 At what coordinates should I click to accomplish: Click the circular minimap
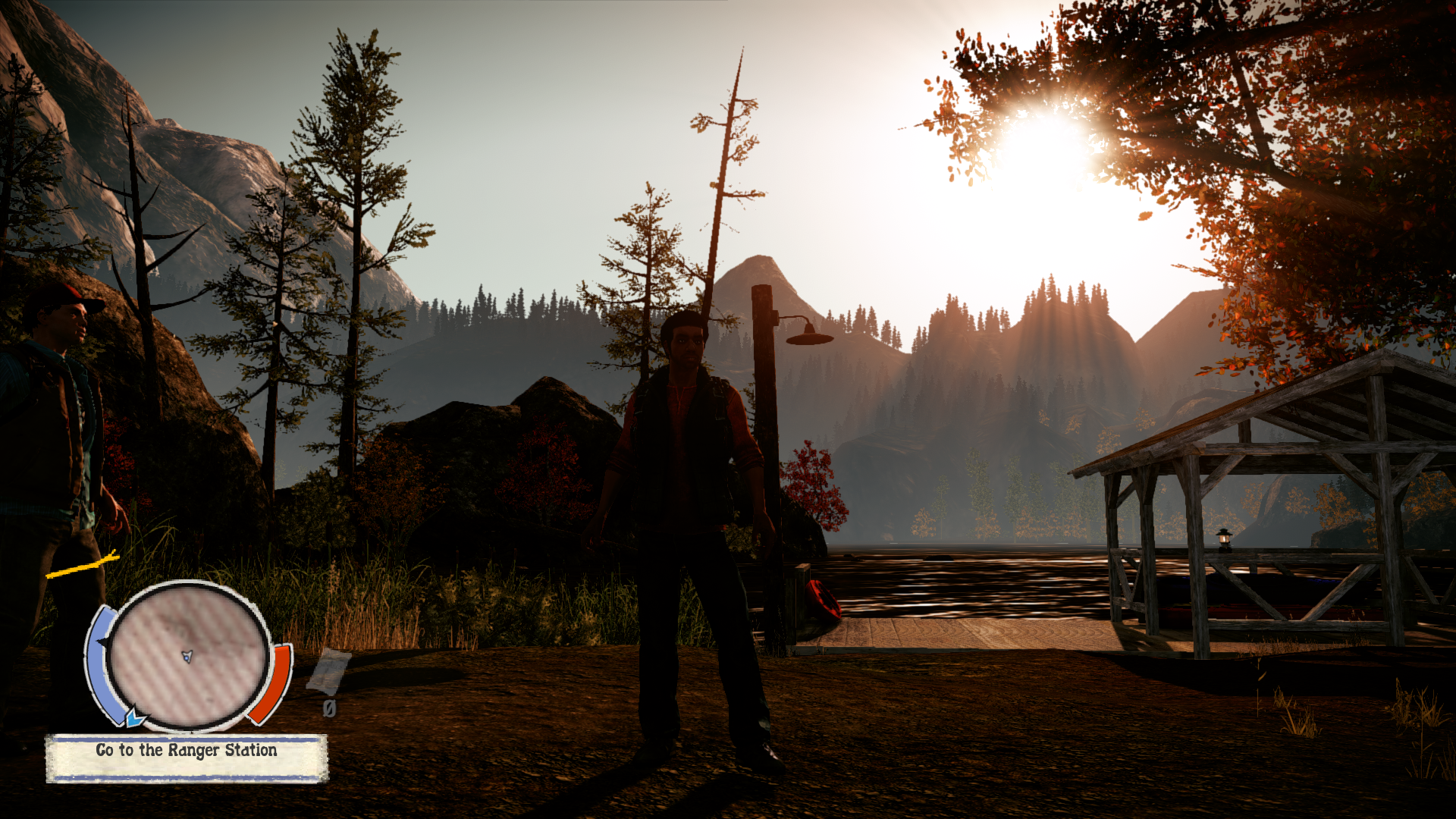187,655
